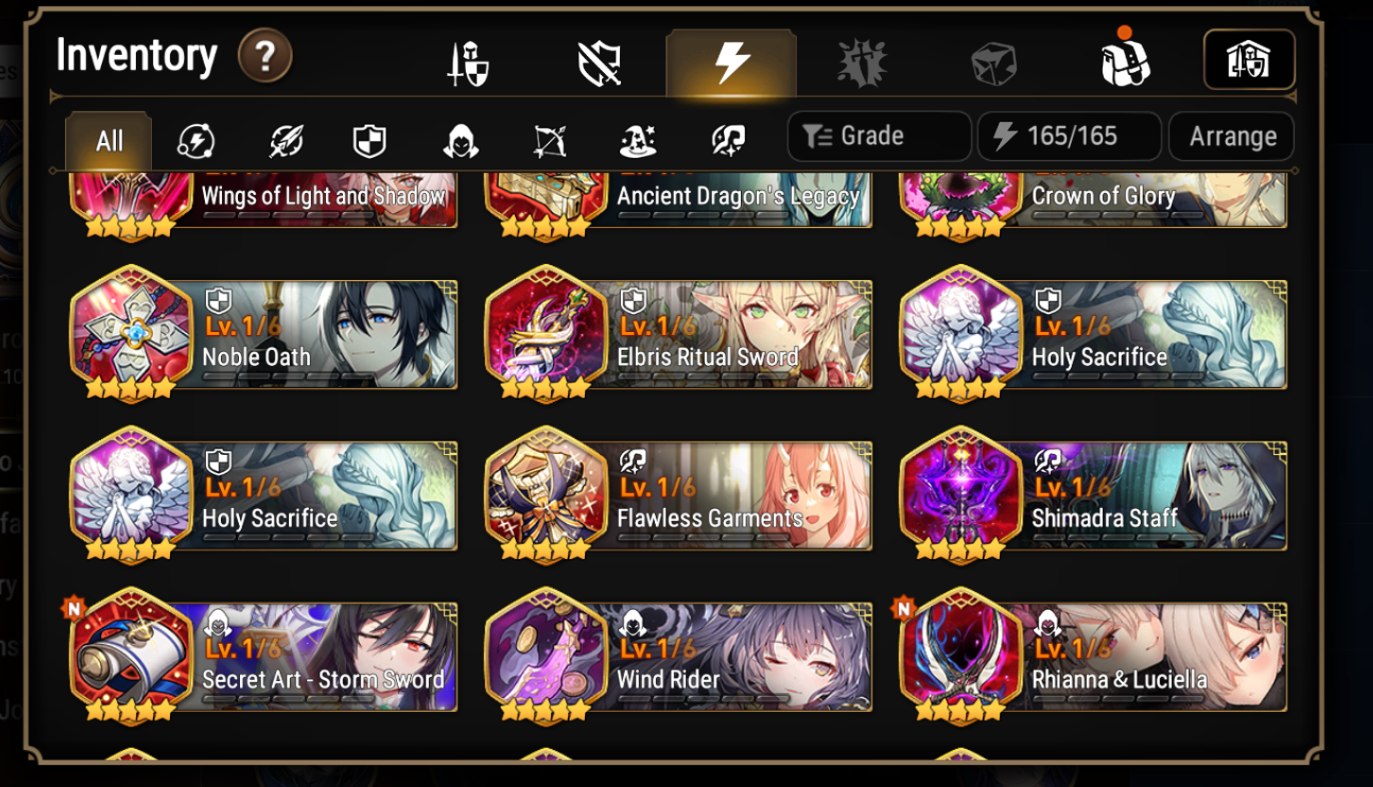Image resolution: width=1373 pixels, height=787 pixels.
Task: Switch to the broken equipment tab
Action: tap(599, 59)
